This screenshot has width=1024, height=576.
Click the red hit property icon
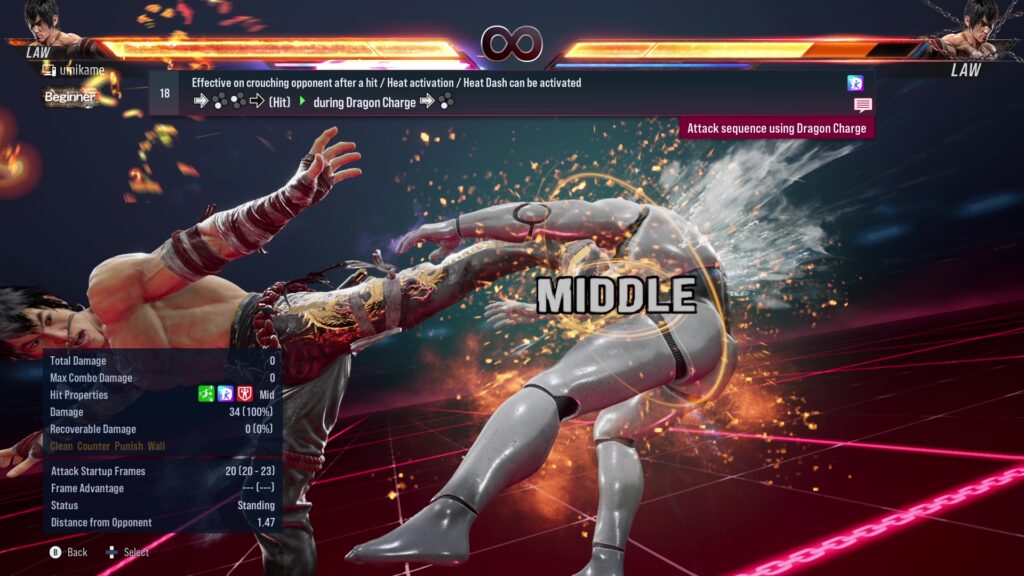coord(244,395)
